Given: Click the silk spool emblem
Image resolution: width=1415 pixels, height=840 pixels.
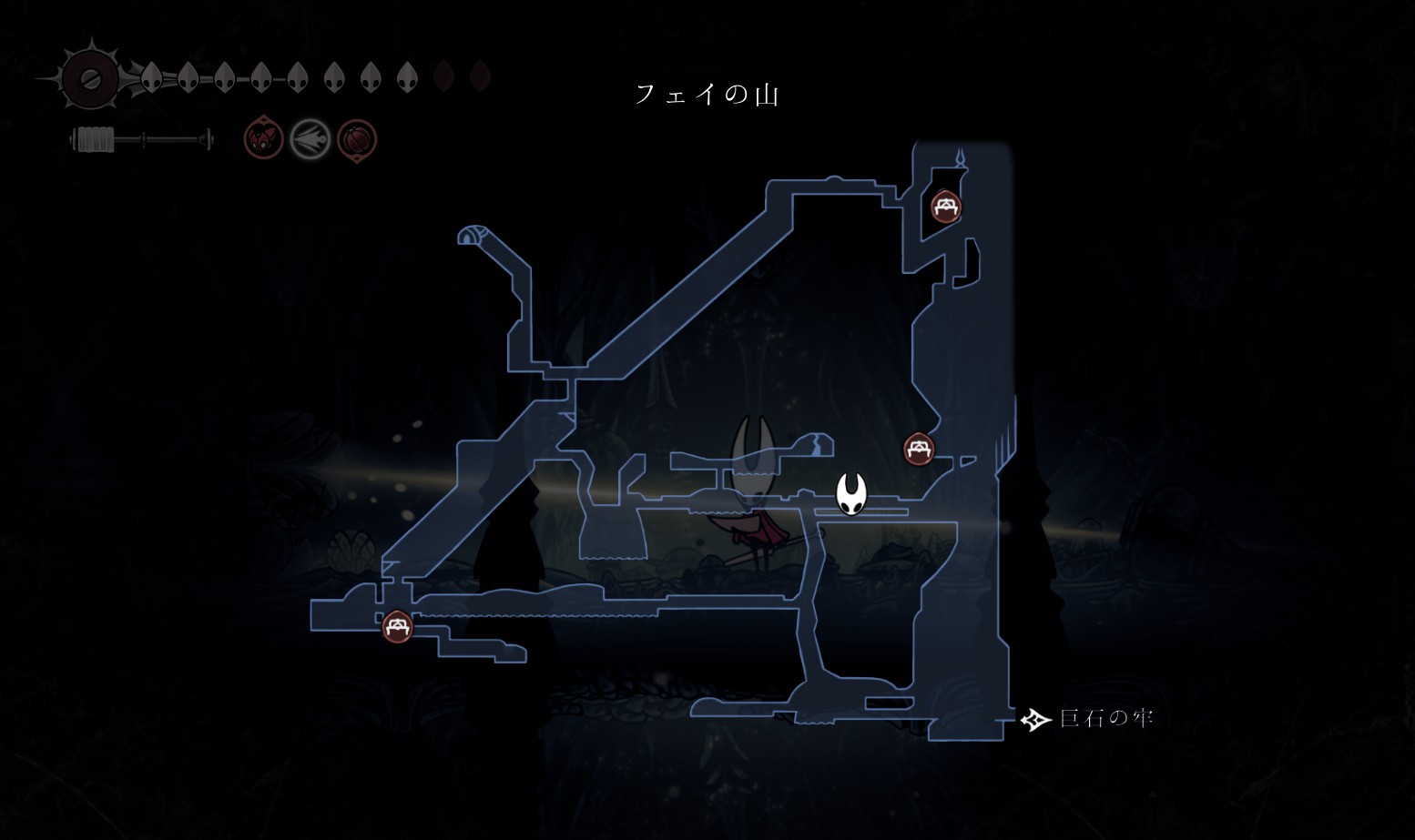Looking at the screenshot, I should [91, 79].
